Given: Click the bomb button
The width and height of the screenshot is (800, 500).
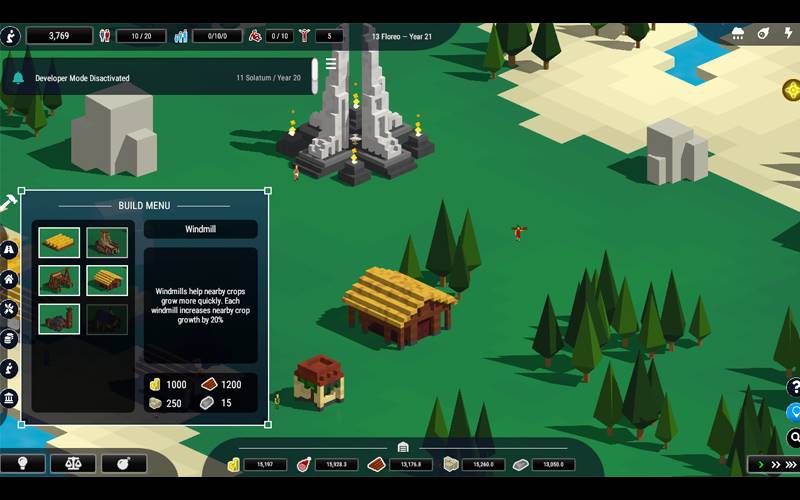Looking at the screenshot, I should coord(124,464).
